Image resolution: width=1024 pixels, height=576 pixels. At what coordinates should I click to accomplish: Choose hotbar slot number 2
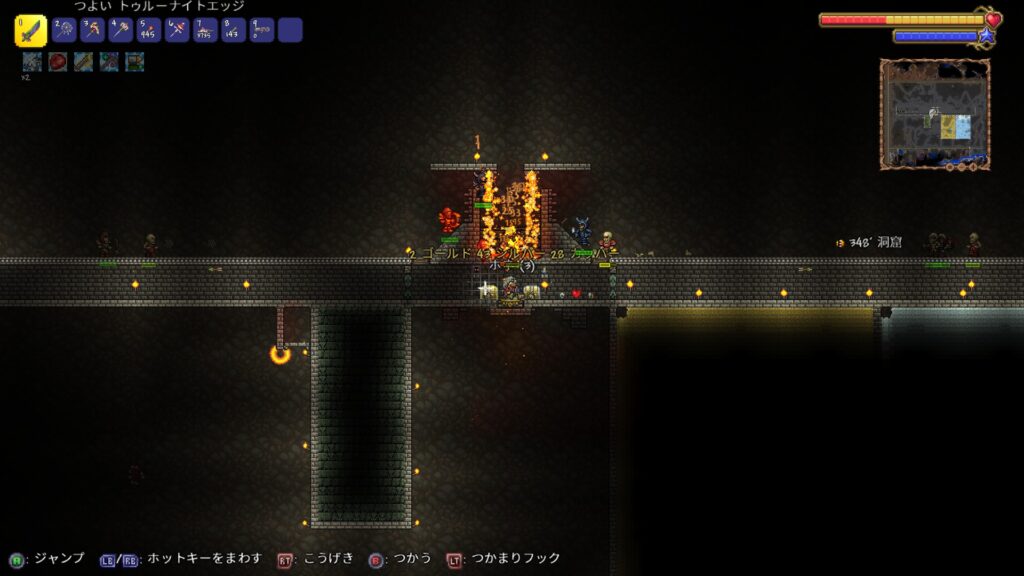[63, 30]
